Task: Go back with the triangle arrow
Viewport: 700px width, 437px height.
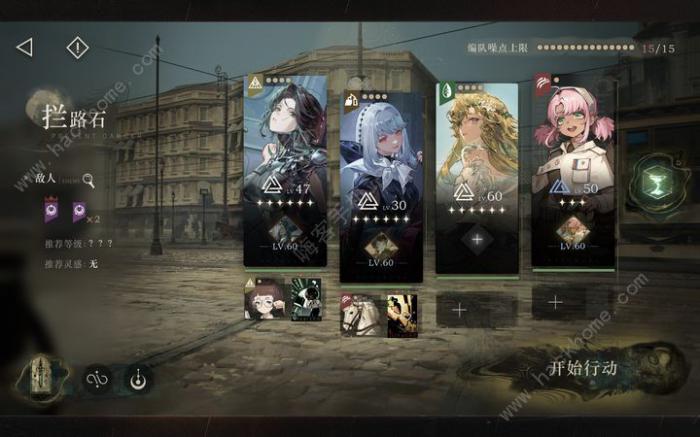Action: pos(25,47)
